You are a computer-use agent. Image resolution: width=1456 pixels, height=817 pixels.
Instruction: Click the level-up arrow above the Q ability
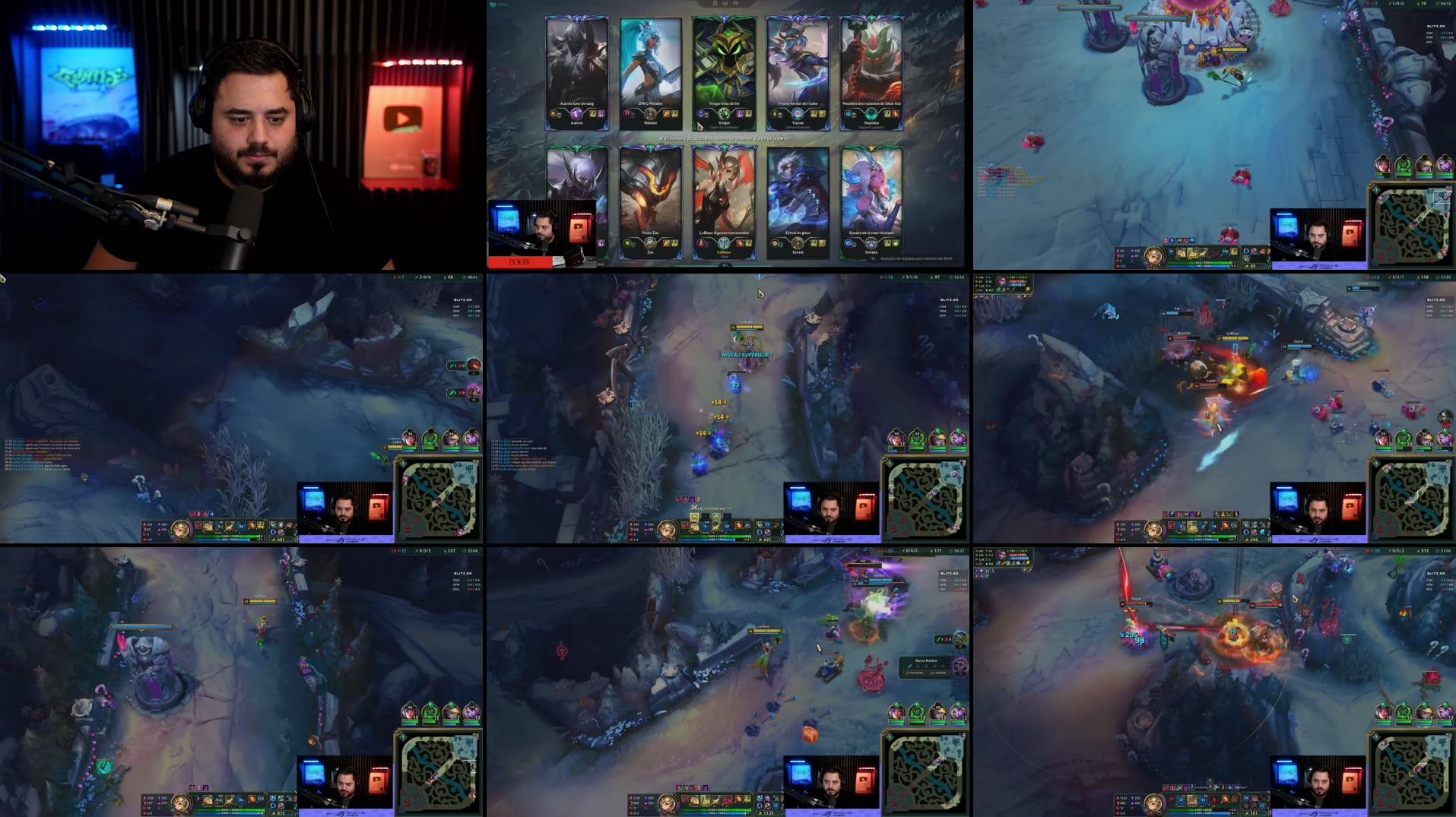point(694,516)
